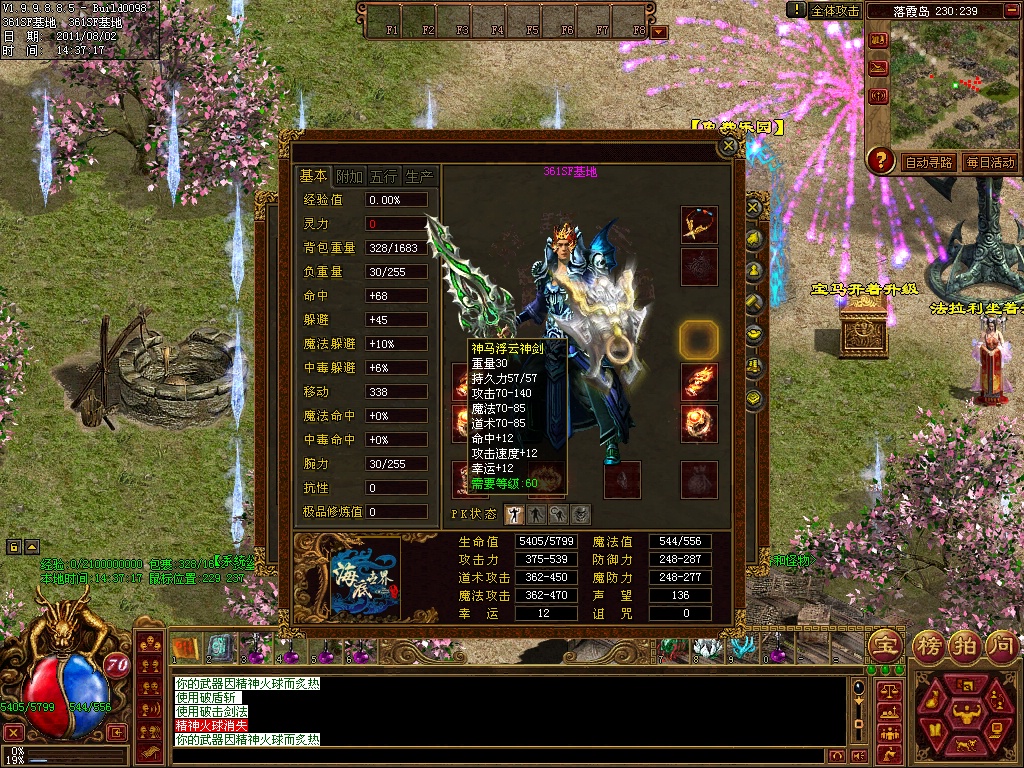1024x768 pixels.
Task: Switch to the 附加 stats tab
Action: tap(349, 176)
